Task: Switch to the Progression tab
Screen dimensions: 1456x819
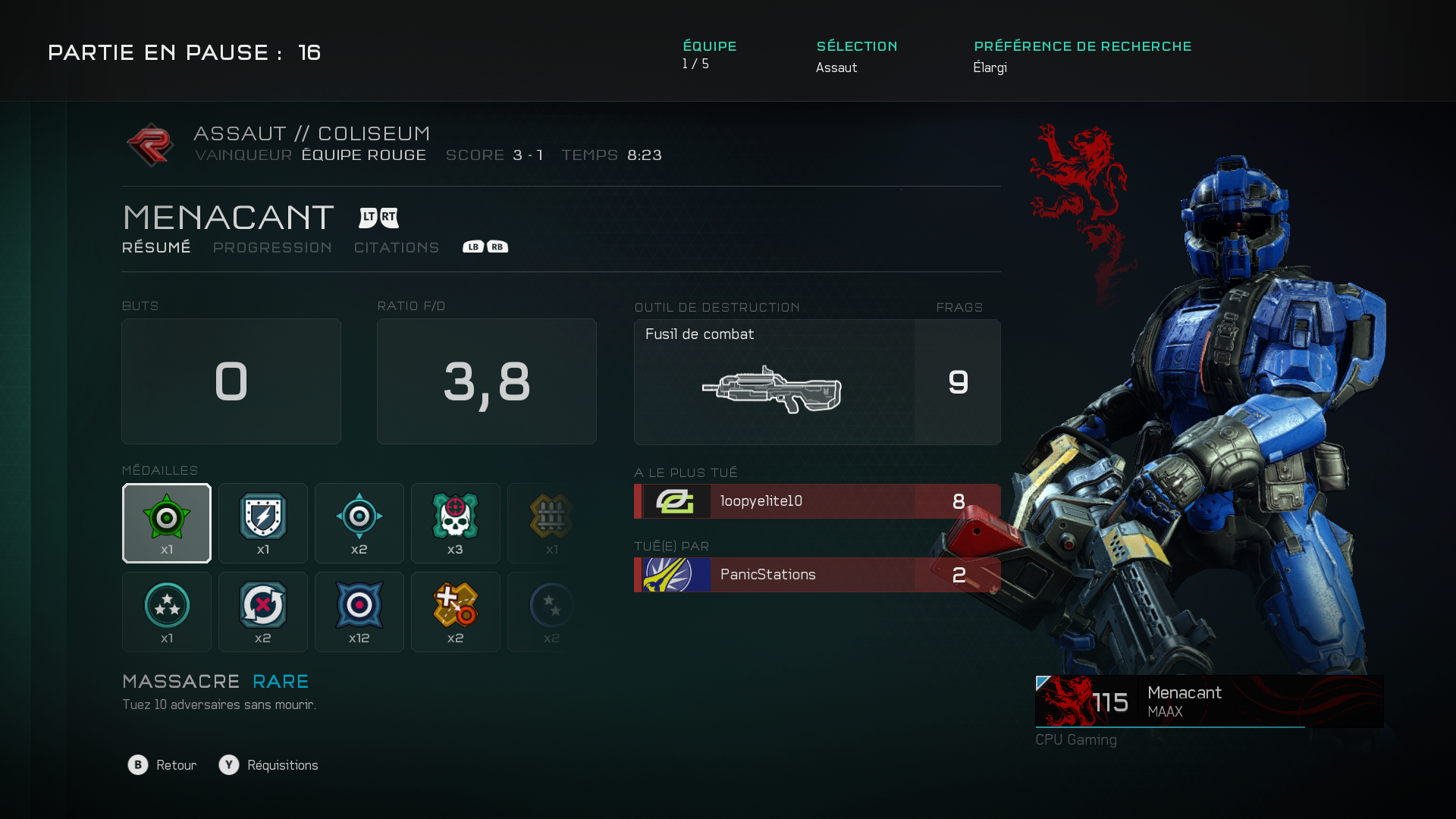Action: [272, 248]
